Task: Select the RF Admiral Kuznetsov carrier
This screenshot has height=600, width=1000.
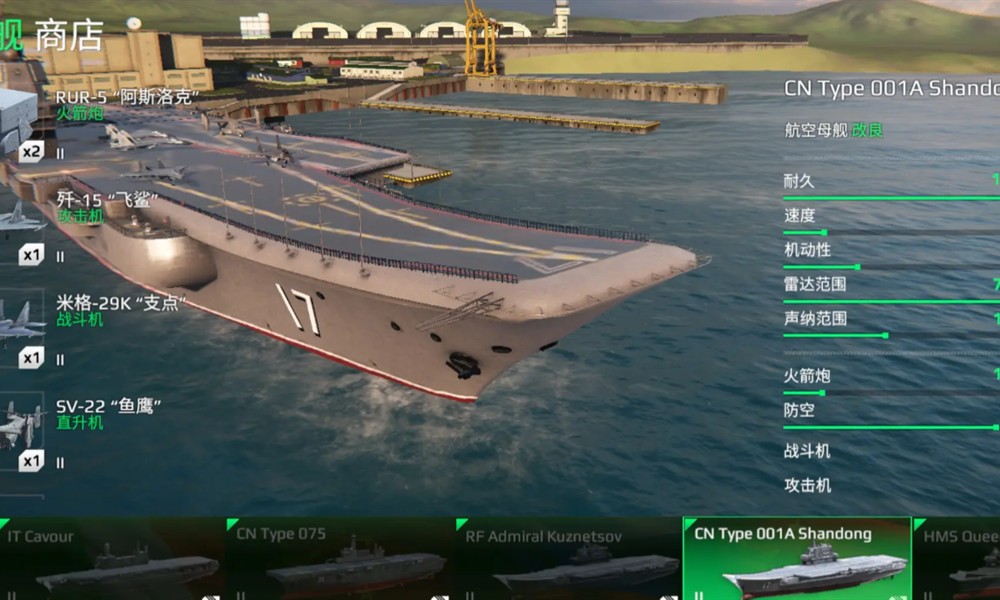Action: (x=568, y=560)
